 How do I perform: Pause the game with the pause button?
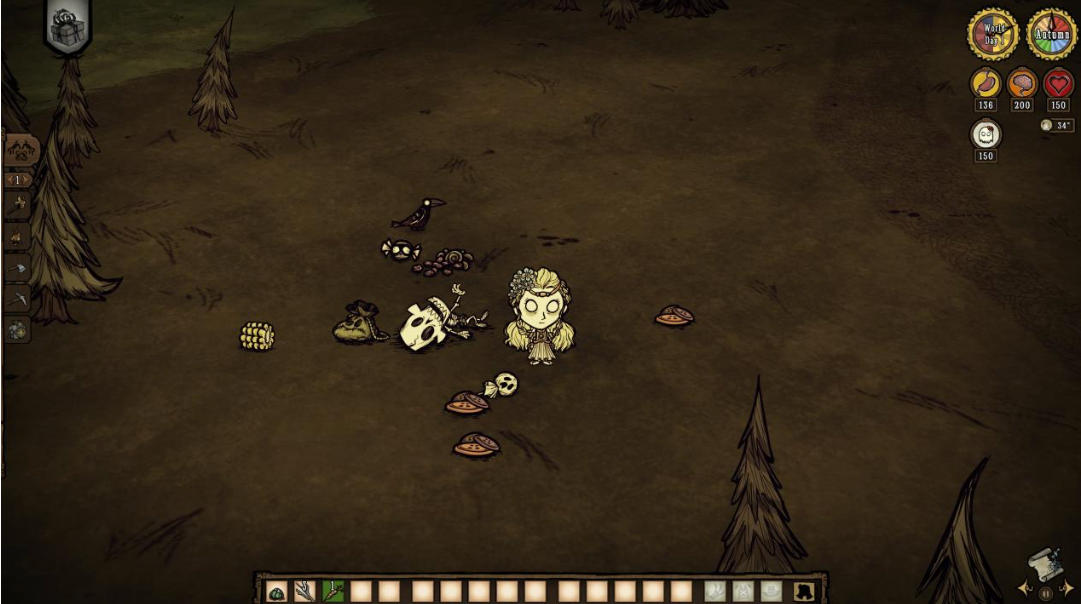pyautogui.click(x=1046, y=593)
